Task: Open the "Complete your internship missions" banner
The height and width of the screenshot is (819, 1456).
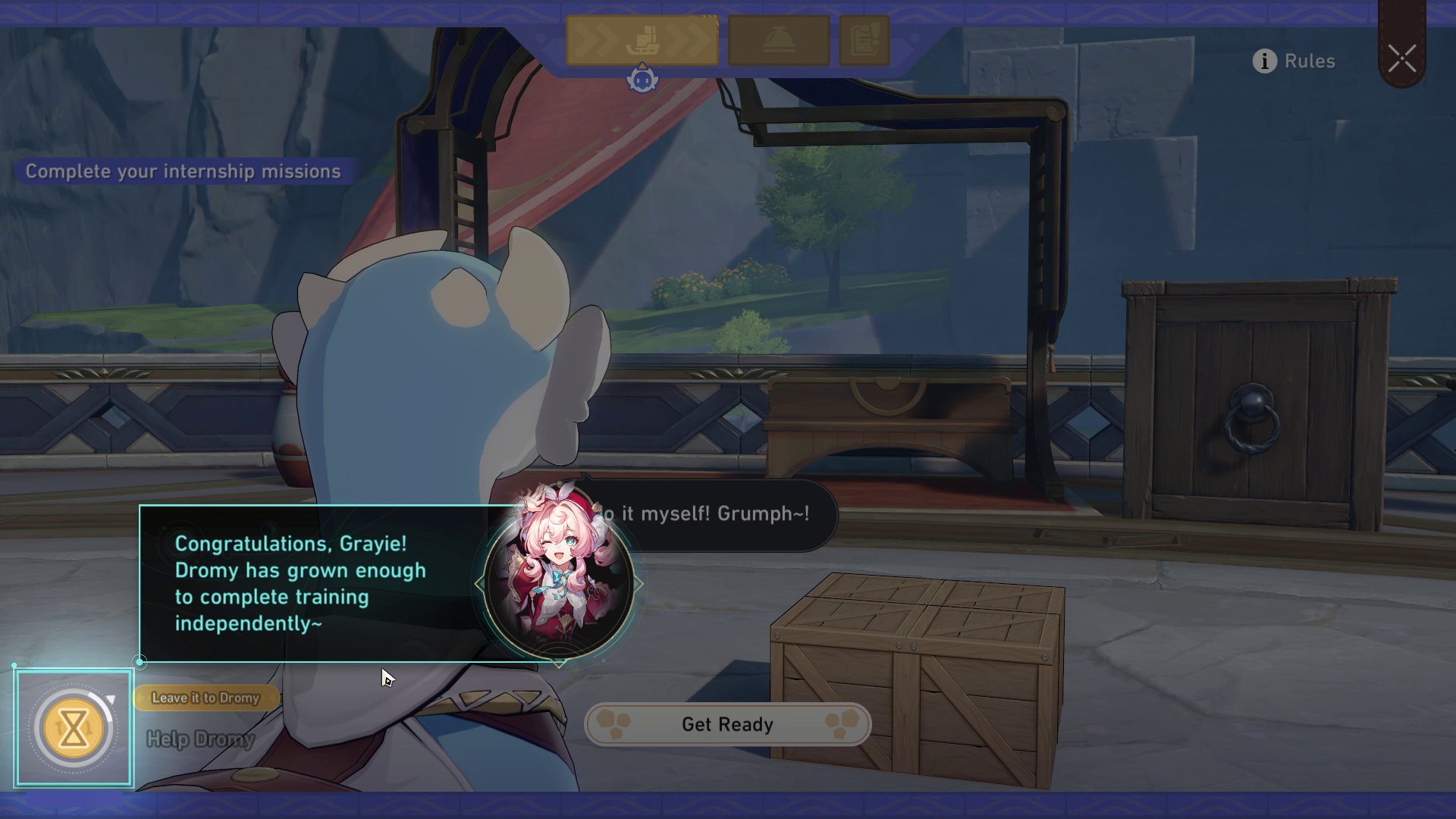Action: click(182, 171)
